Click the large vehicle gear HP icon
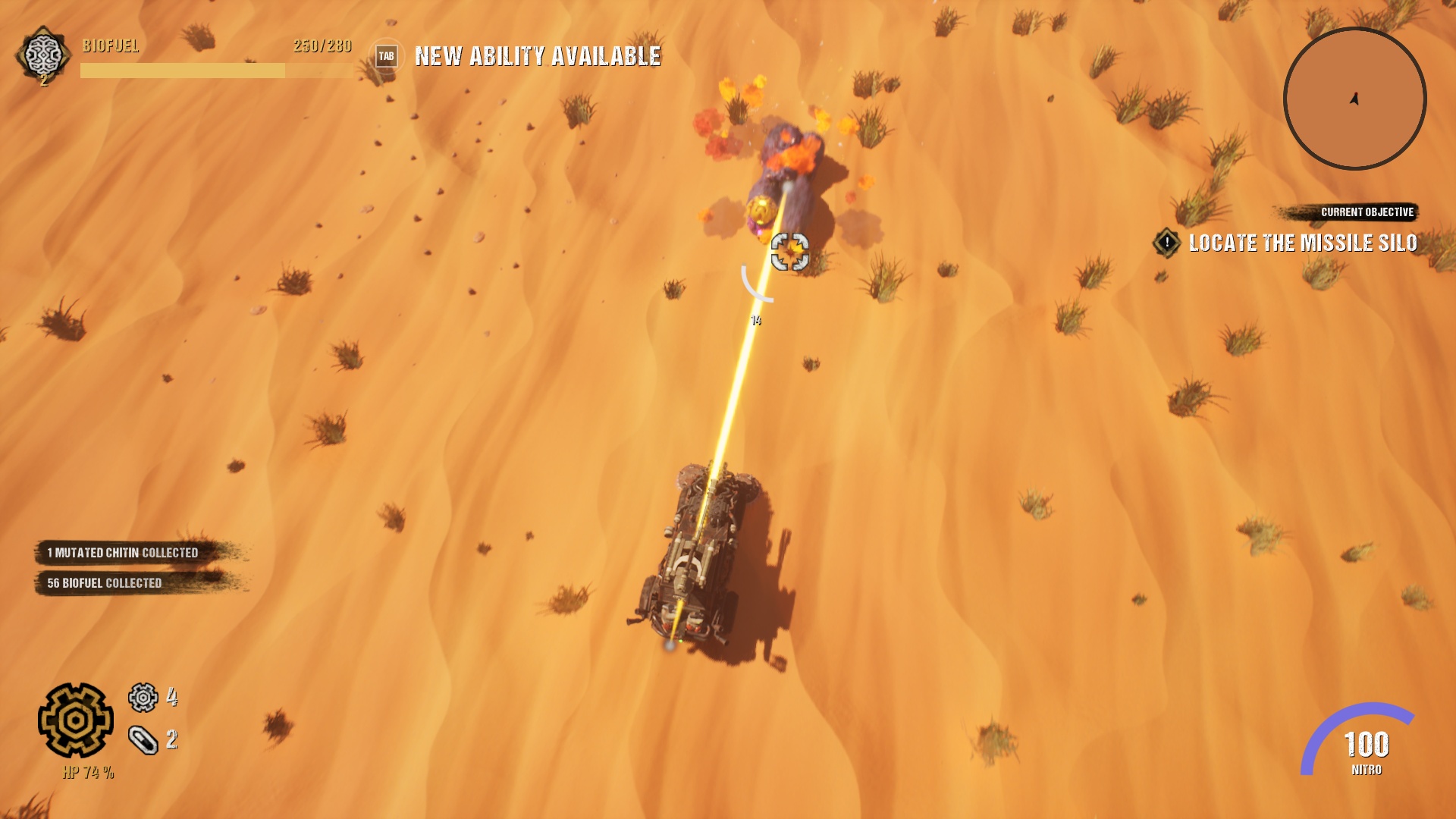 [x=76, y=720]
